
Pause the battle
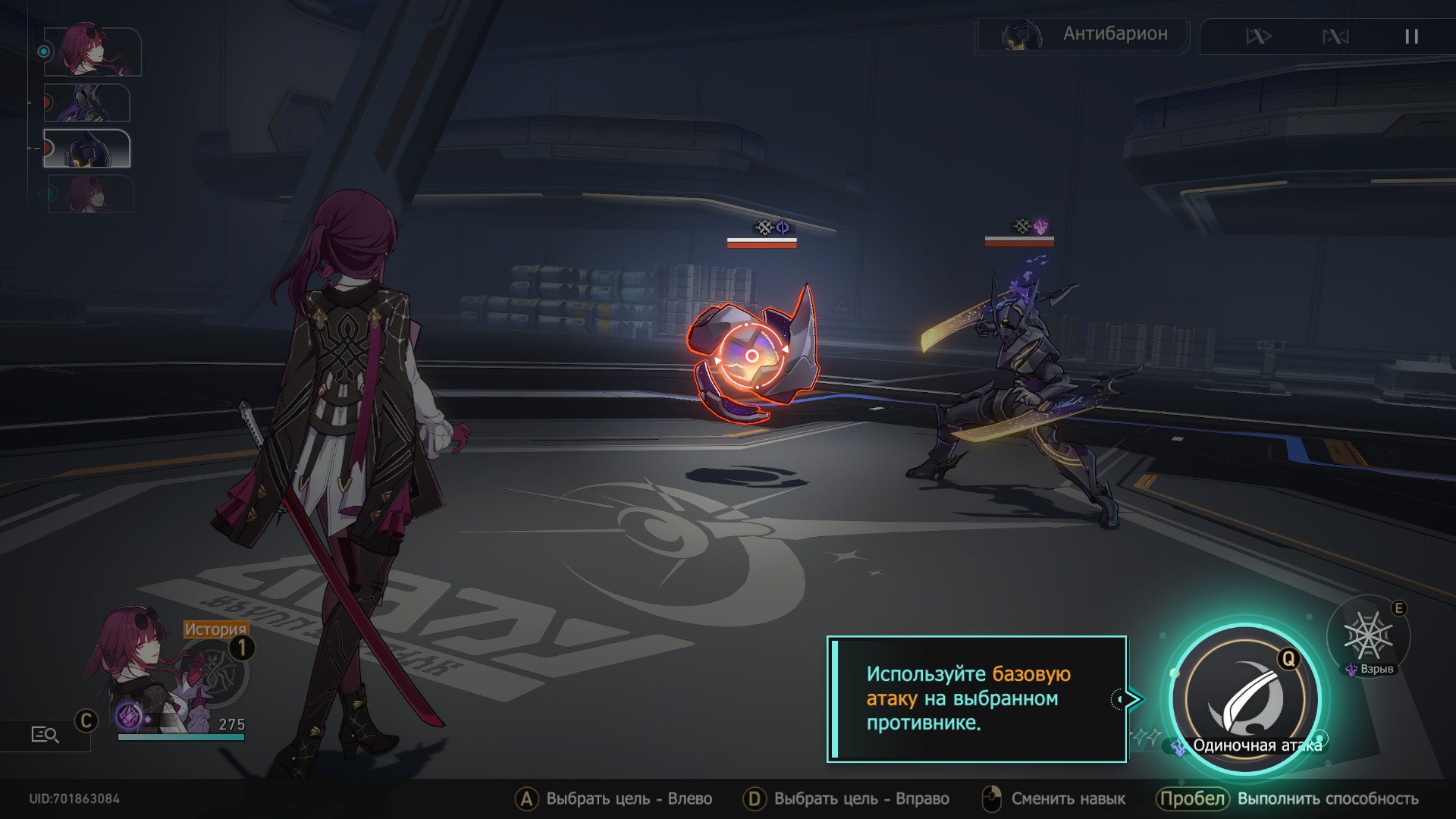pos(1411,36)
